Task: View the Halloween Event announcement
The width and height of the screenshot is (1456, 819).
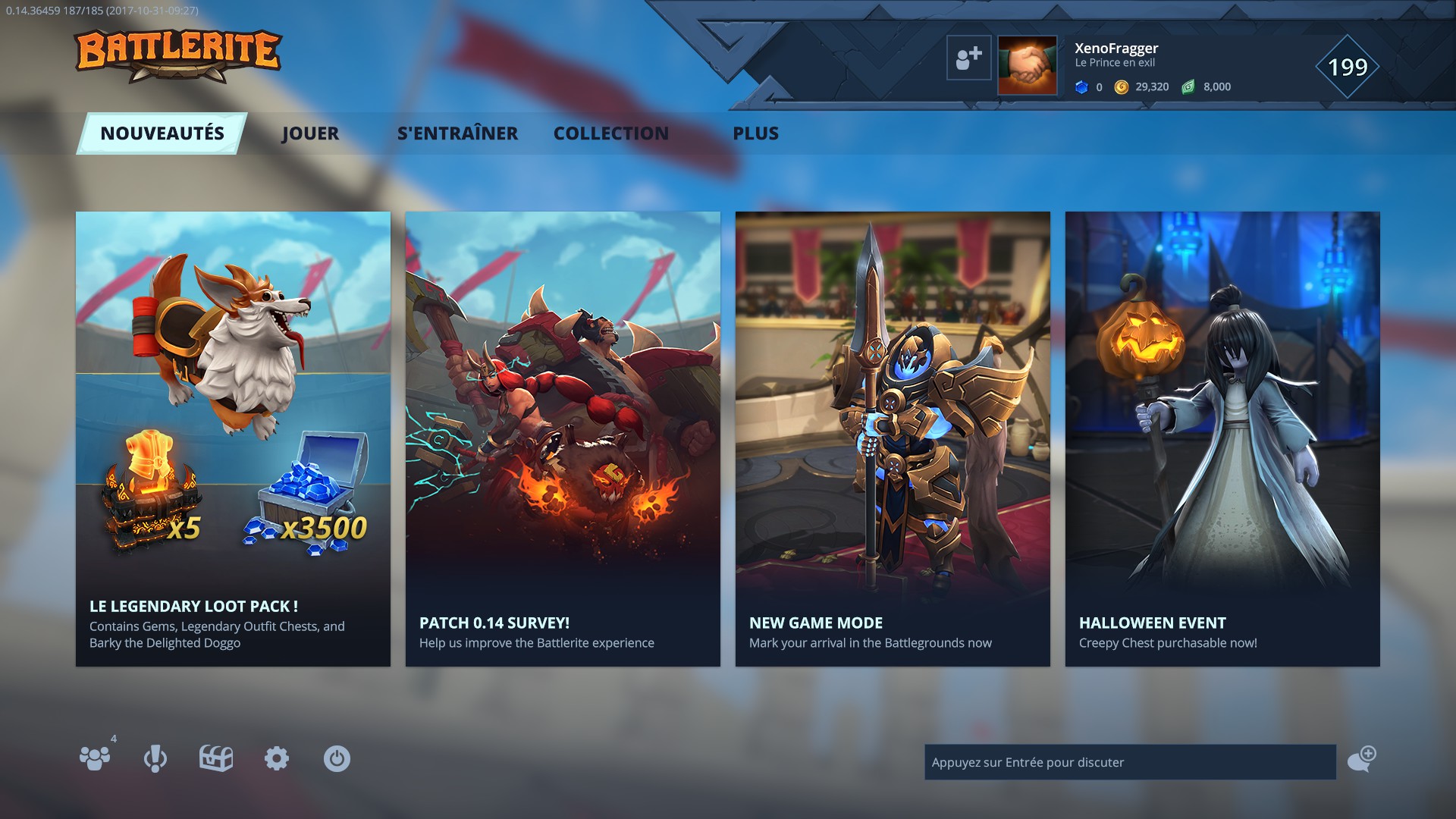Action: [1222, 440]
